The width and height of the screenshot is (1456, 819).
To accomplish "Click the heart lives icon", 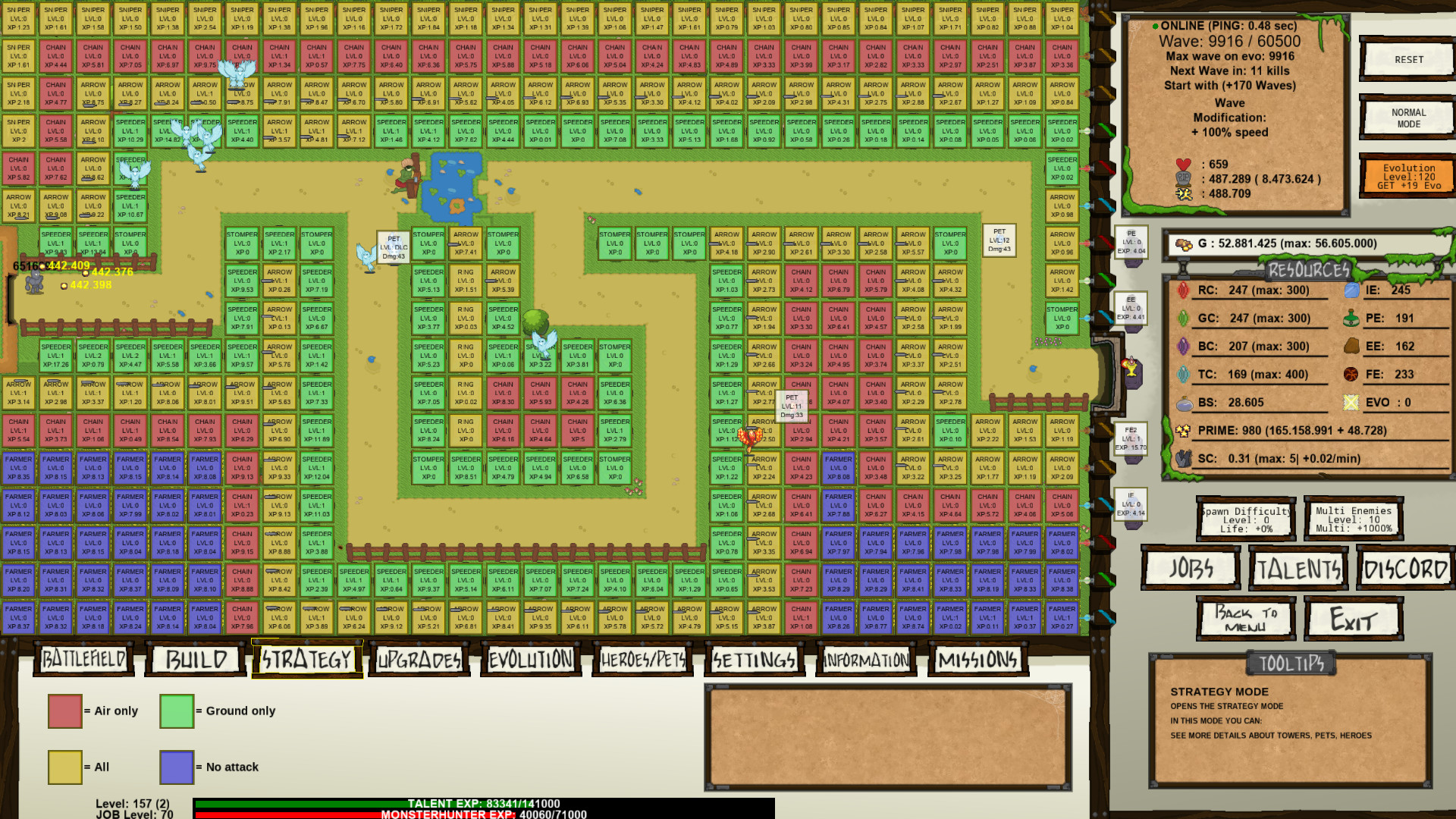I will pyautogui.click(x=1181, y=164).
